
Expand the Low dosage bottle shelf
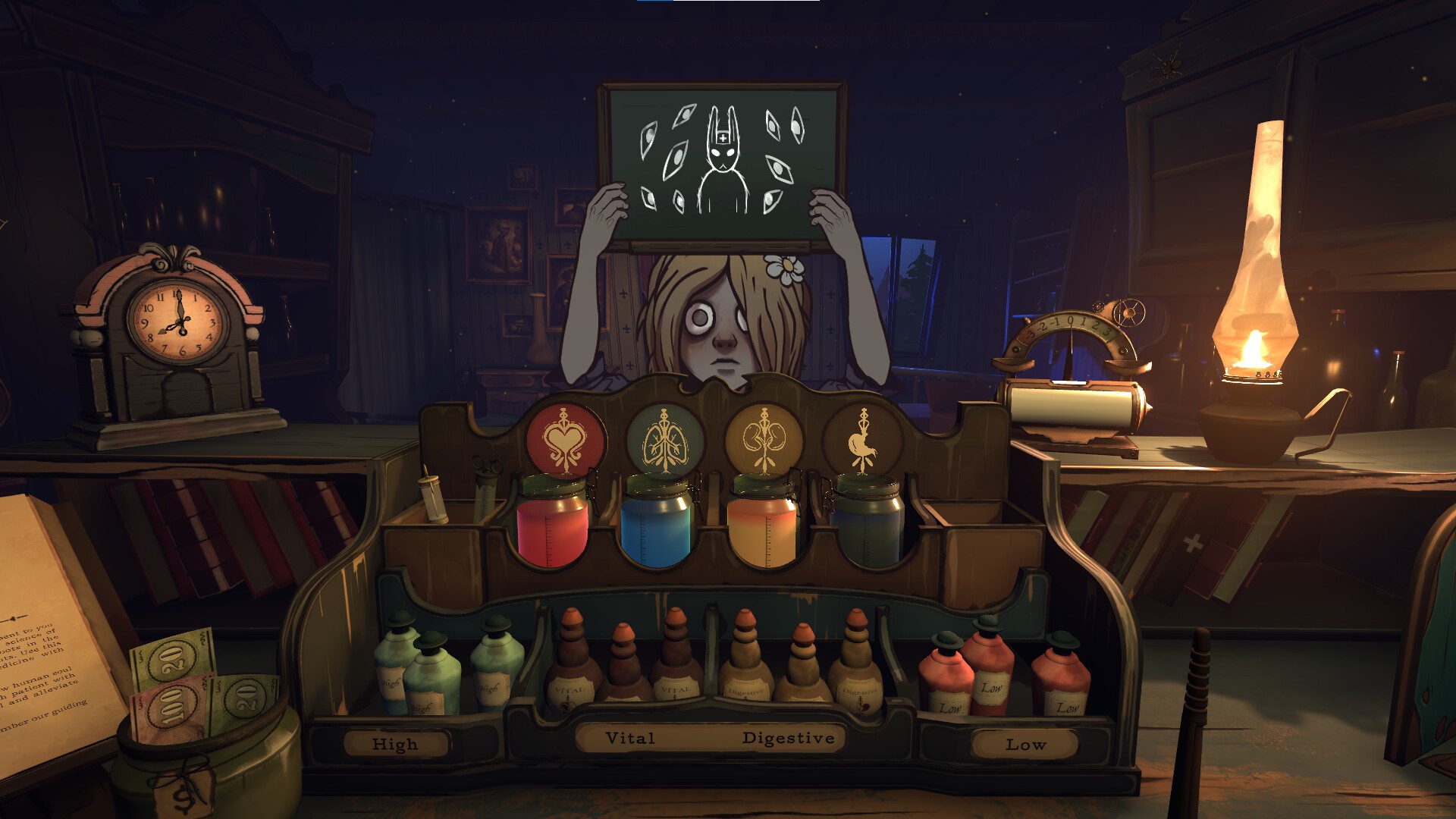(1025, 745)
